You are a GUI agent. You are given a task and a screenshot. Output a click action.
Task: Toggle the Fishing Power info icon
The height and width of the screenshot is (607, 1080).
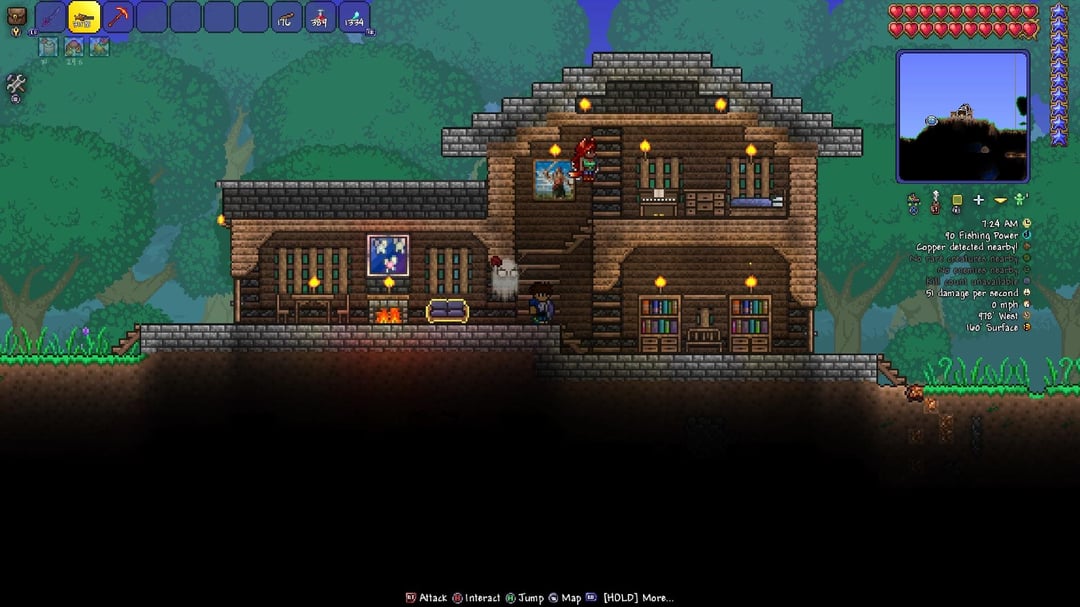click(1026, 235)
